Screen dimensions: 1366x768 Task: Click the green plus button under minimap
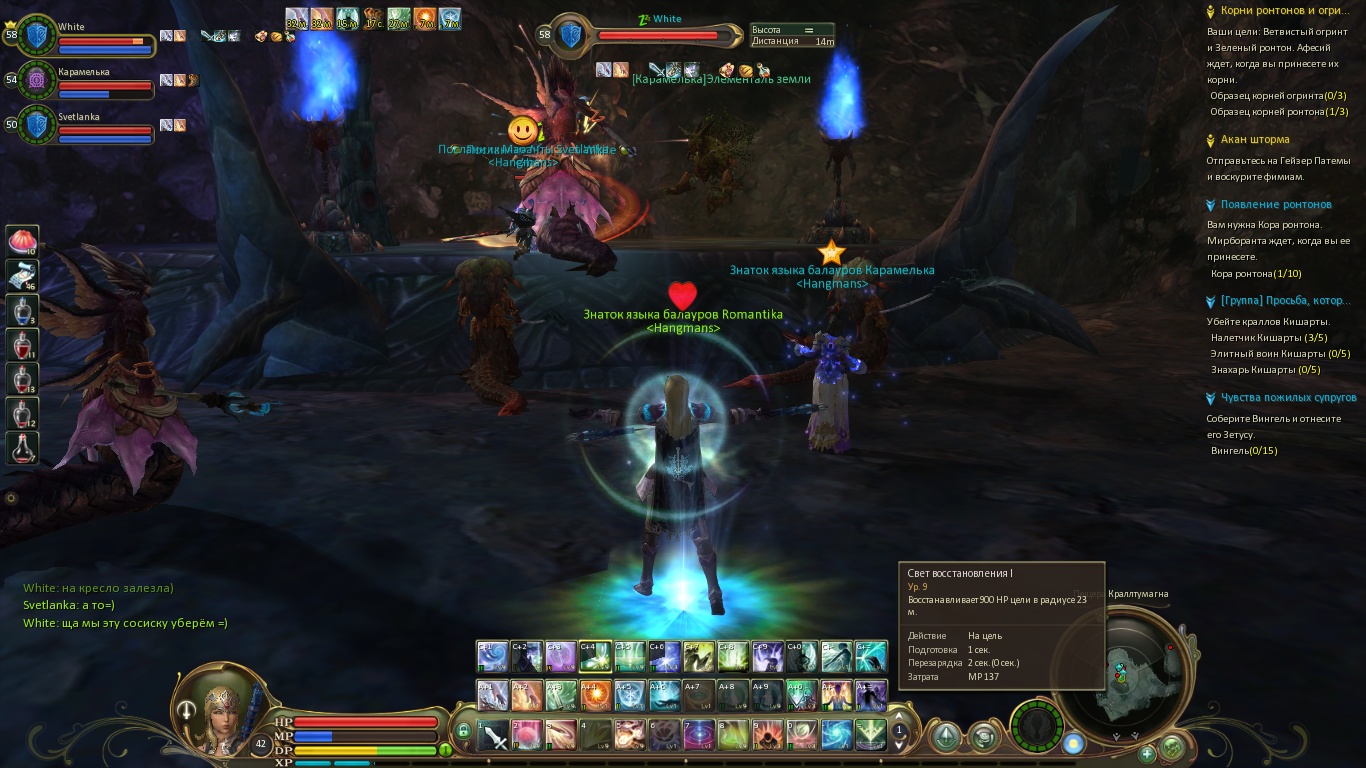(x=1147, y=753)
